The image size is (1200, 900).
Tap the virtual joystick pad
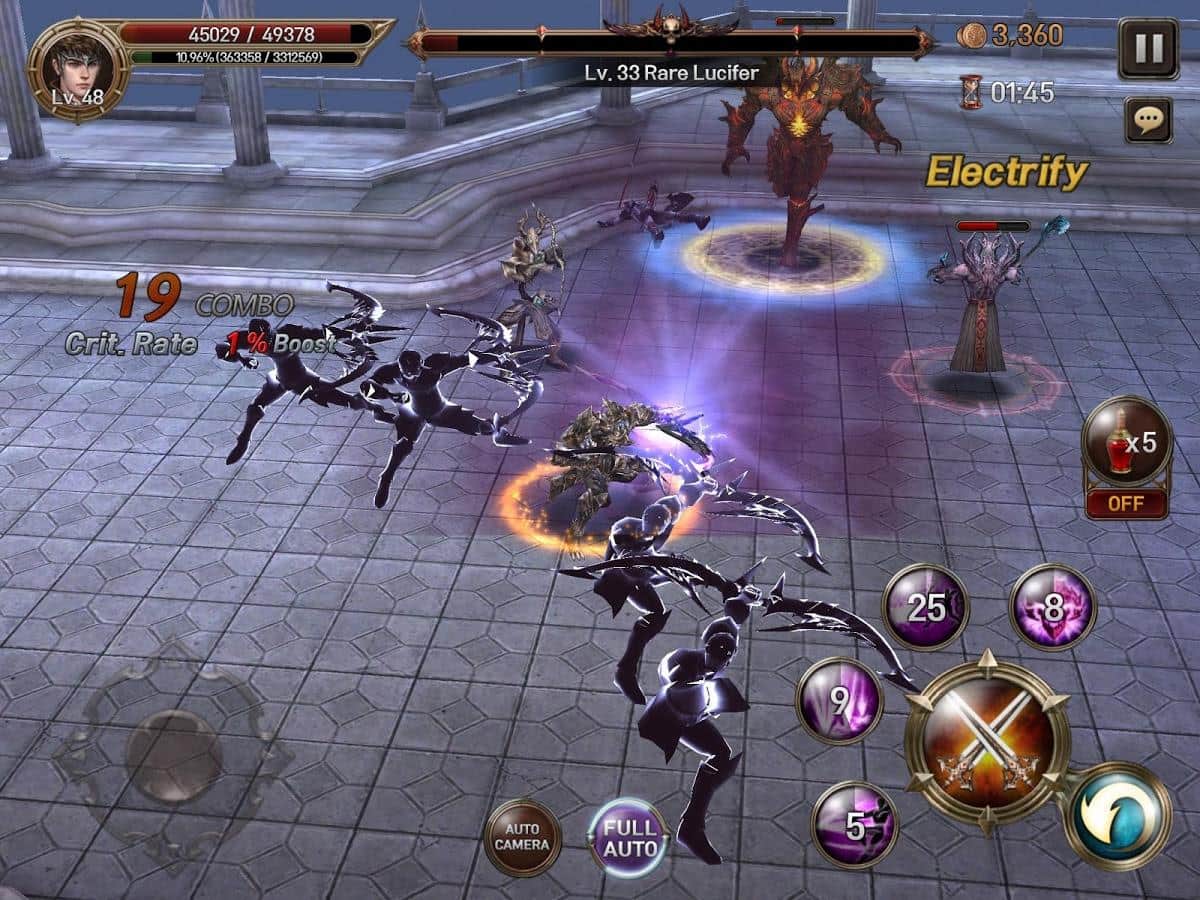coord(174,755)
